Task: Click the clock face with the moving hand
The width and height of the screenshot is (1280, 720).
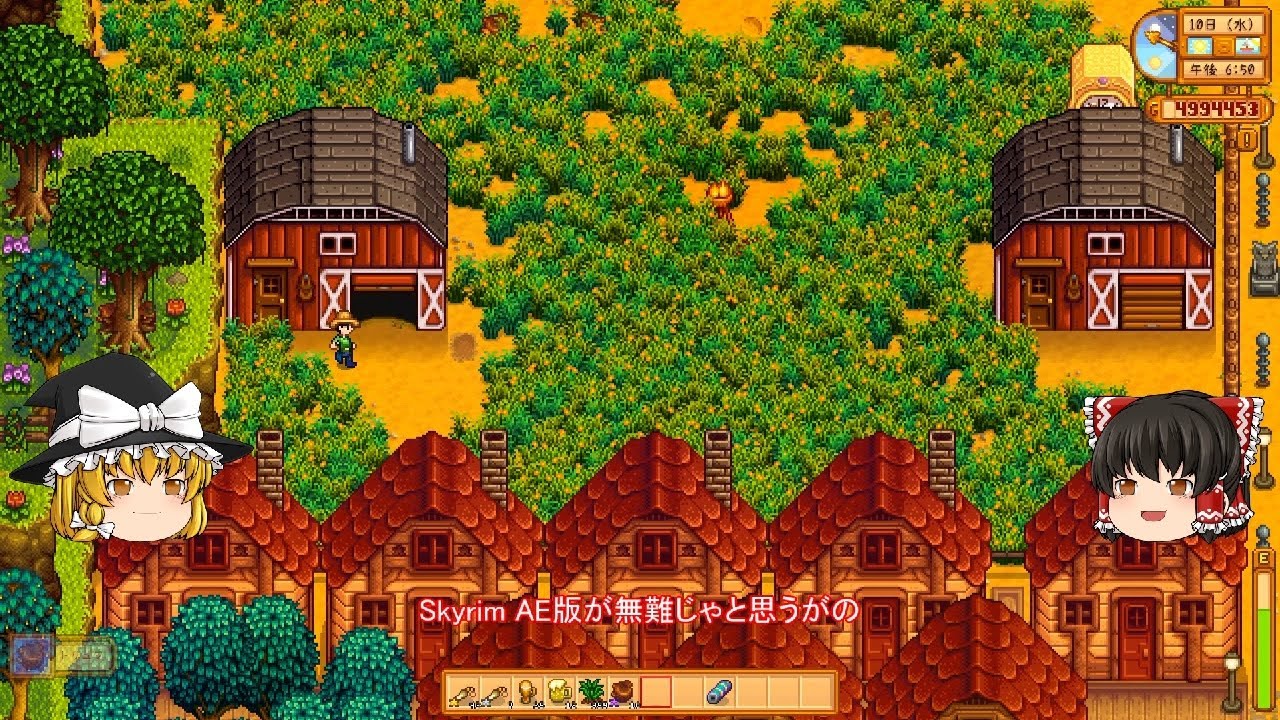Action: click(1157, 45)
